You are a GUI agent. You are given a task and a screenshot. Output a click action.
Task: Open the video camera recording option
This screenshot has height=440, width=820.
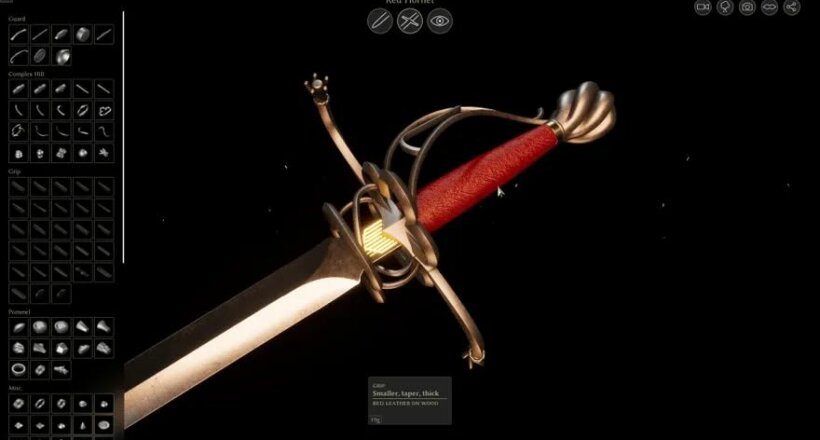pyautogui.click(x=703, y=7)
